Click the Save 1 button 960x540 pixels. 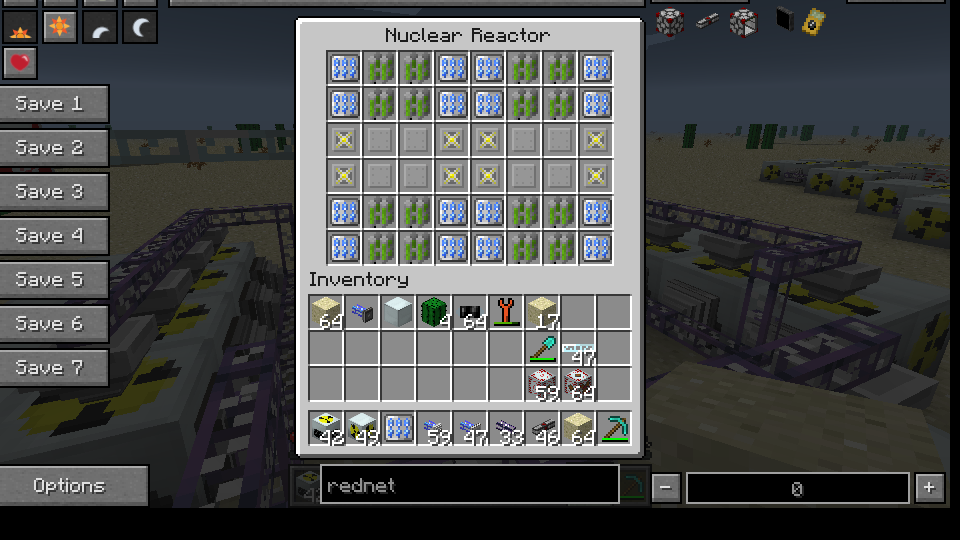[x=54, y=104]
